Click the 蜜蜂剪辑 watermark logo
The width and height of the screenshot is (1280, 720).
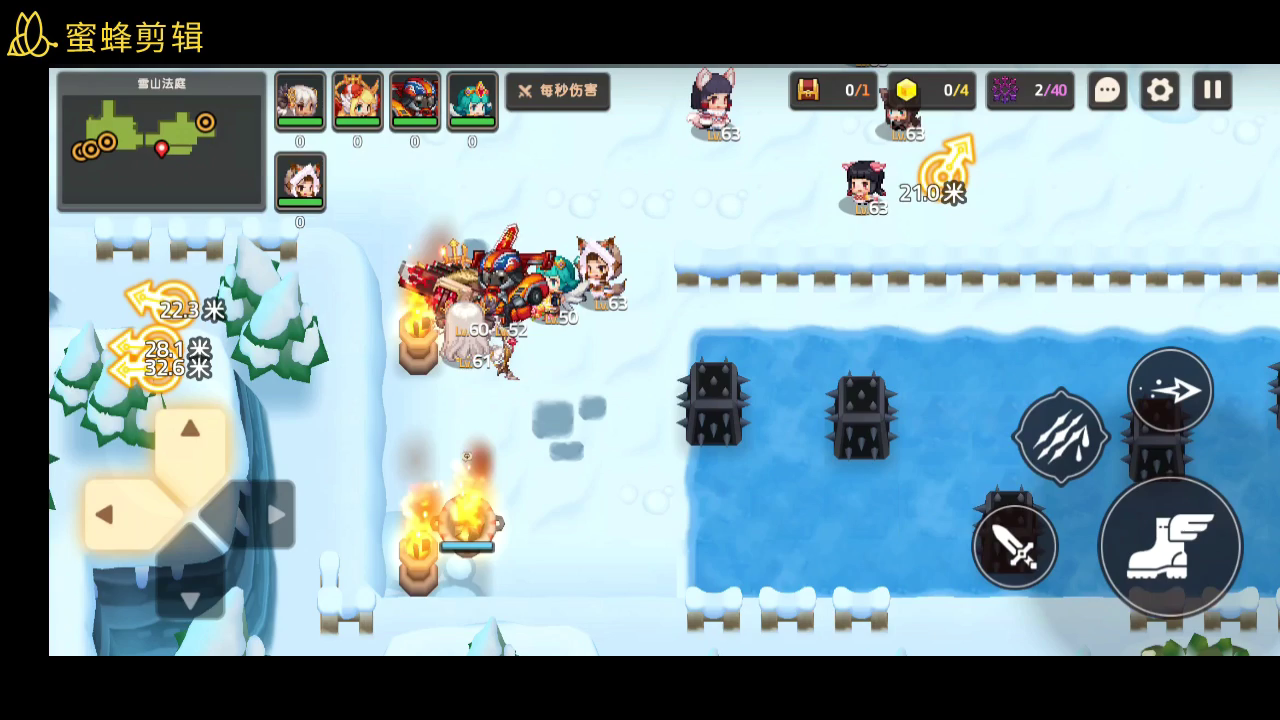(x=106, y=36)
